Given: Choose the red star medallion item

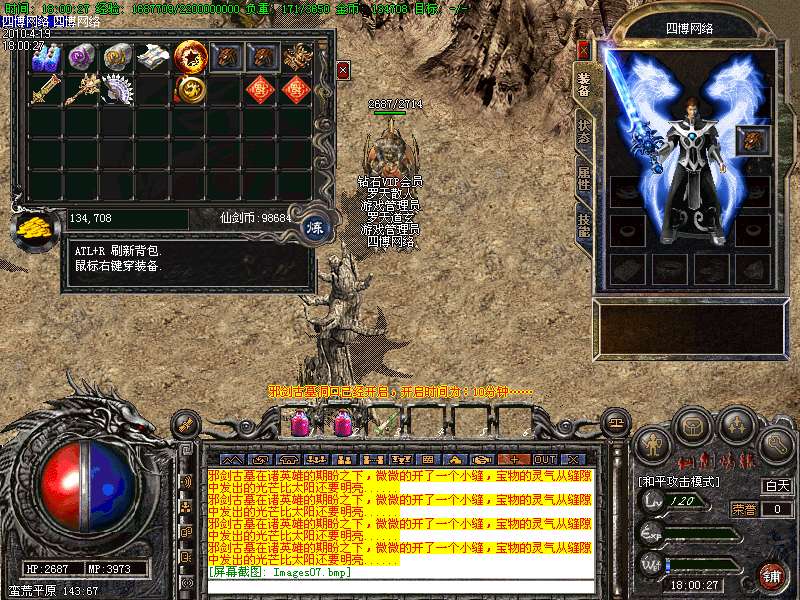Looking at the screenshot, I should (189, 57).
